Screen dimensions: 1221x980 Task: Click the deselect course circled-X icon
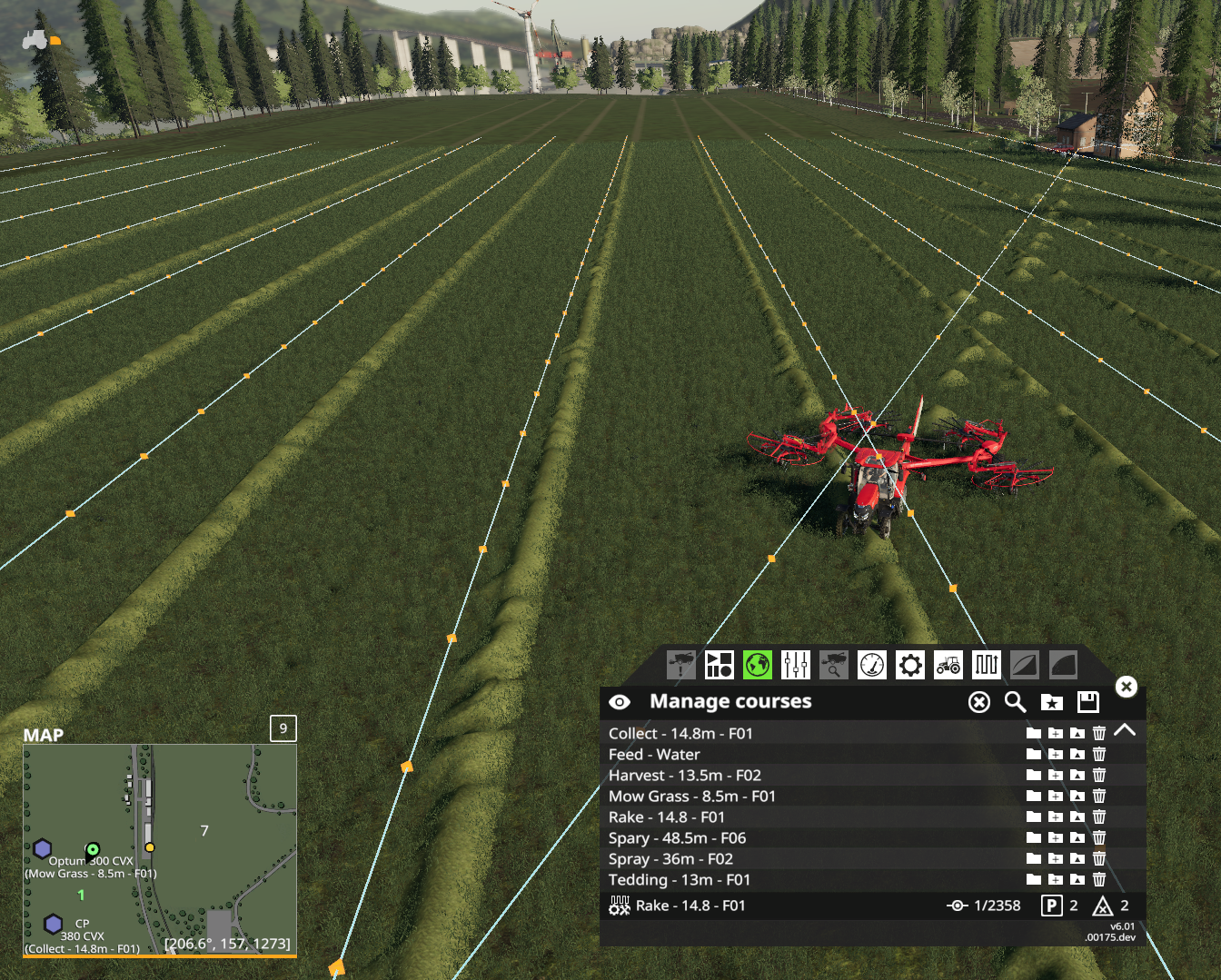(978, 701)
